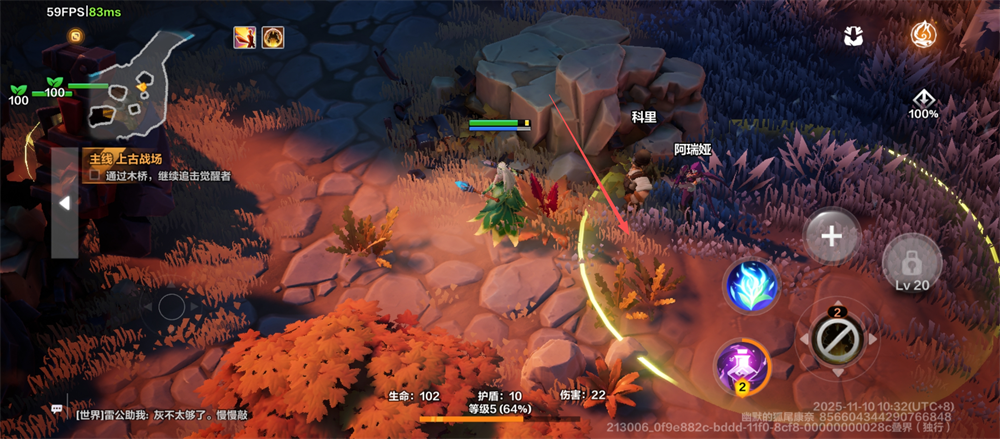Open the orange flame icon menu

pos(923,36)
